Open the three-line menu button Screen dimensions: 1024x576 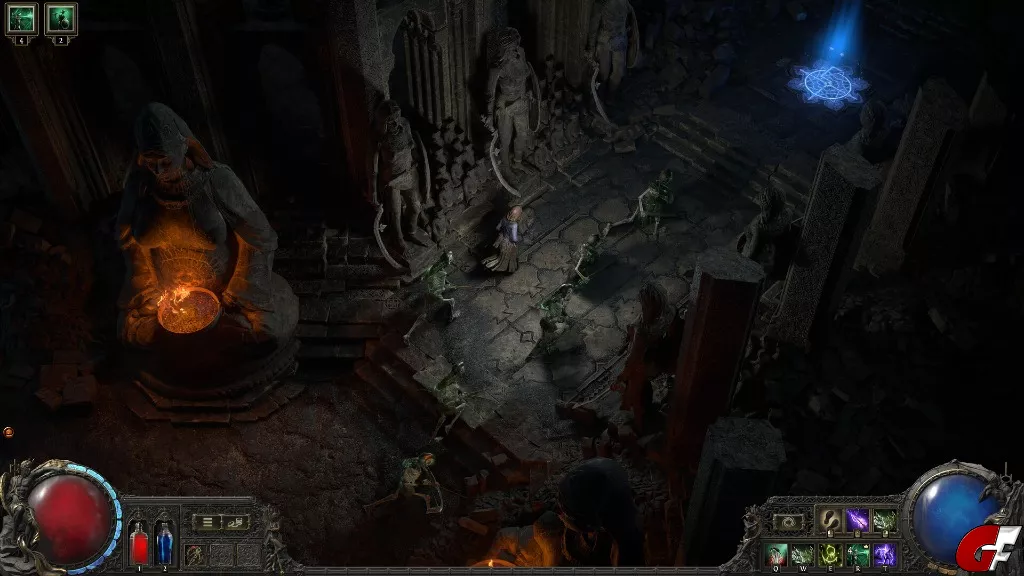click(208, 521)
